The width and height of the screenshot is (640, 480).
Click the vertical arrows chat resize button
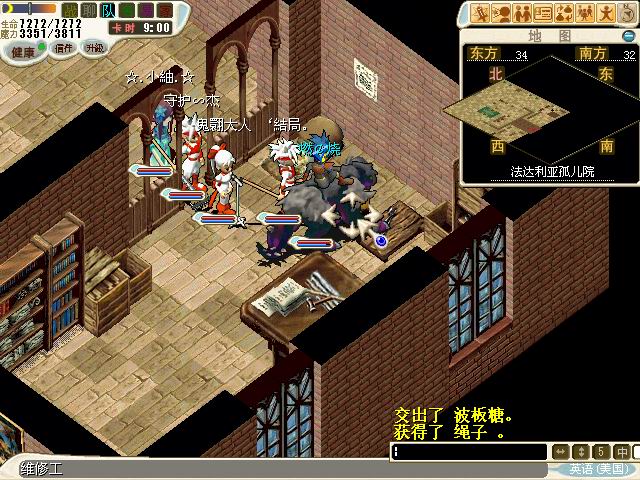(582, 452)
